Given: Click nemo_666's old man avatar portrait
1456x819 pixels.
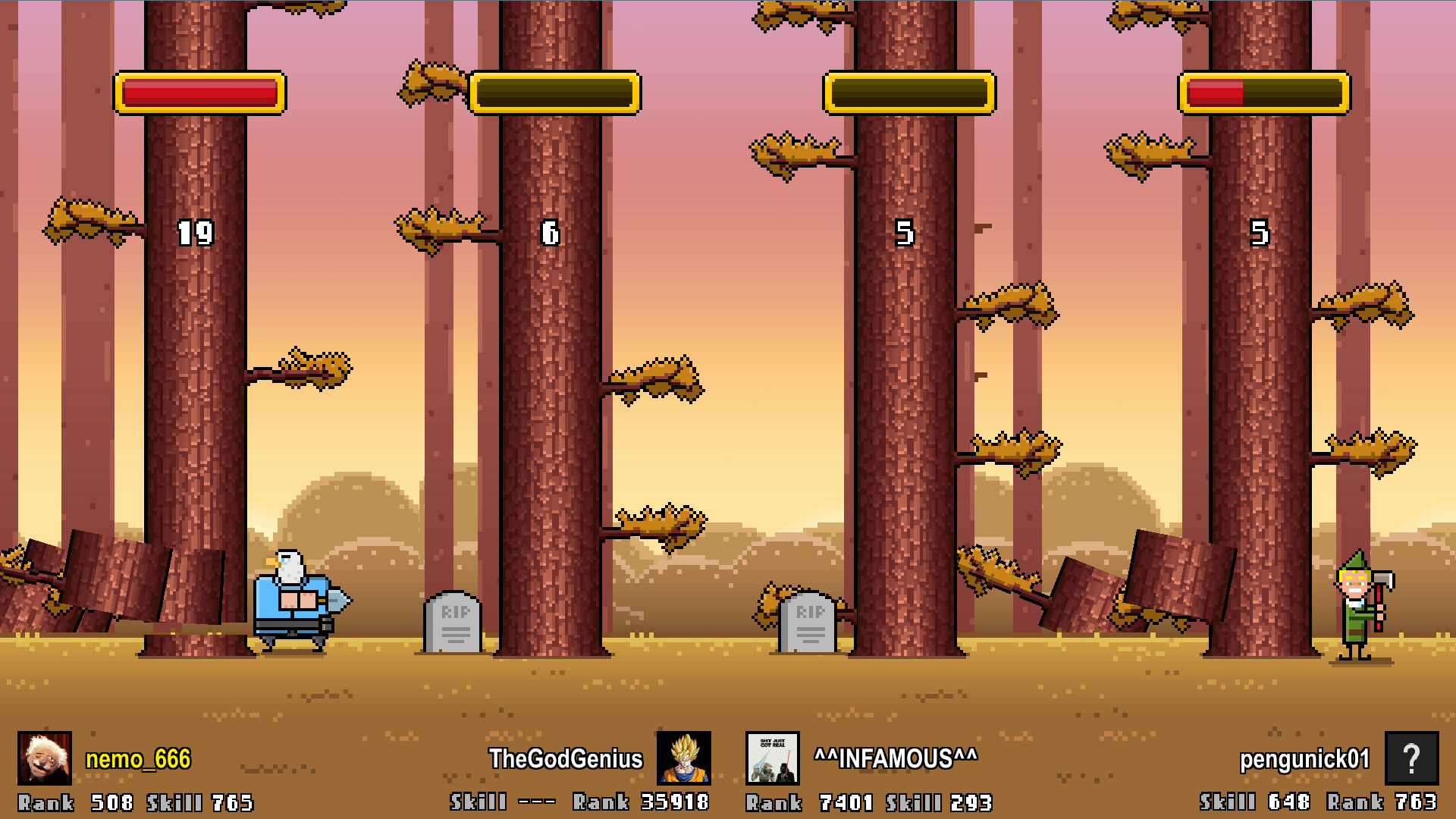Looking at the screenshot, I should coord(45,758).
